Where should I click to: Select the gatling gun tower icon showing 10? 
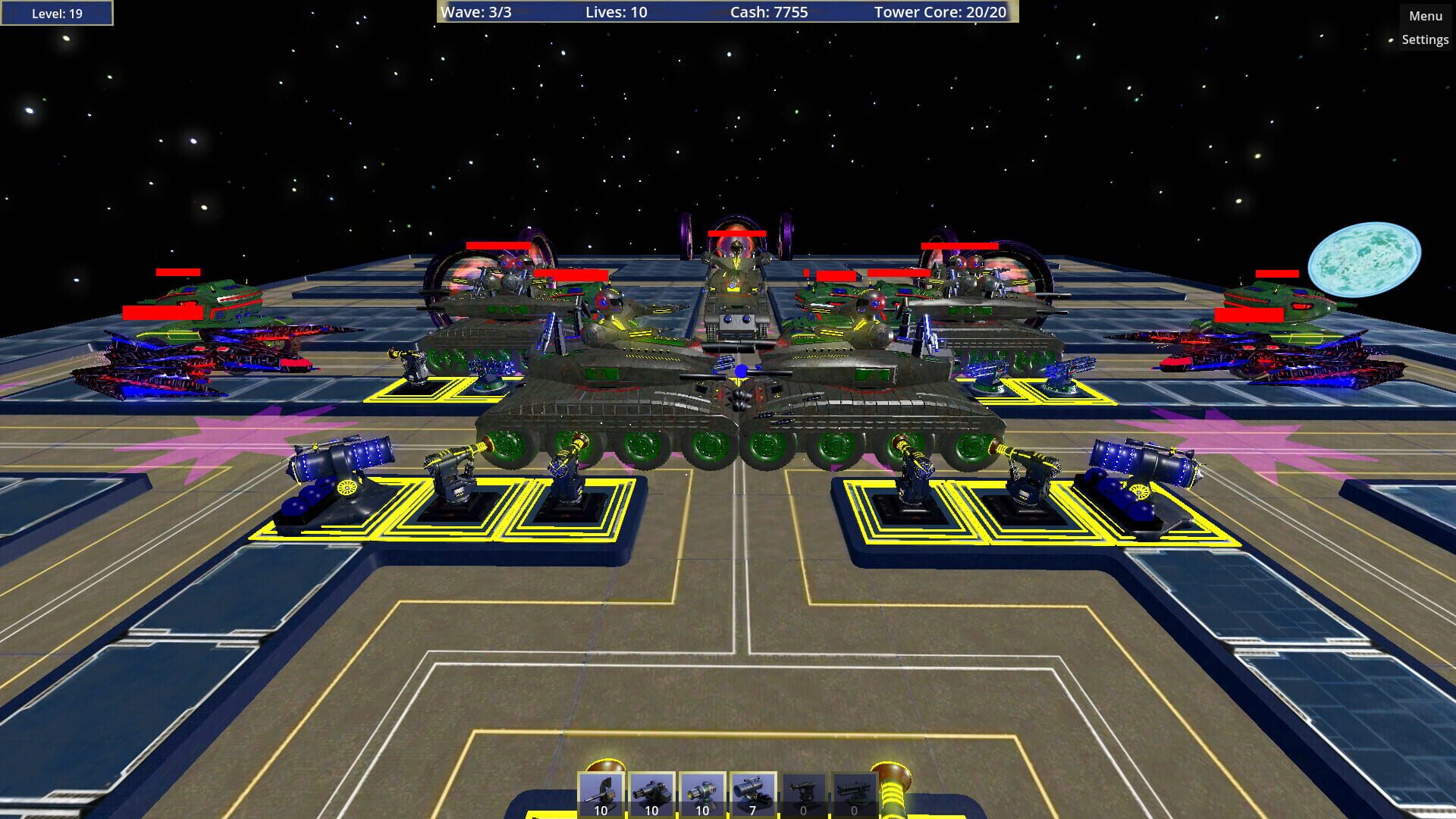click(650, 792)
